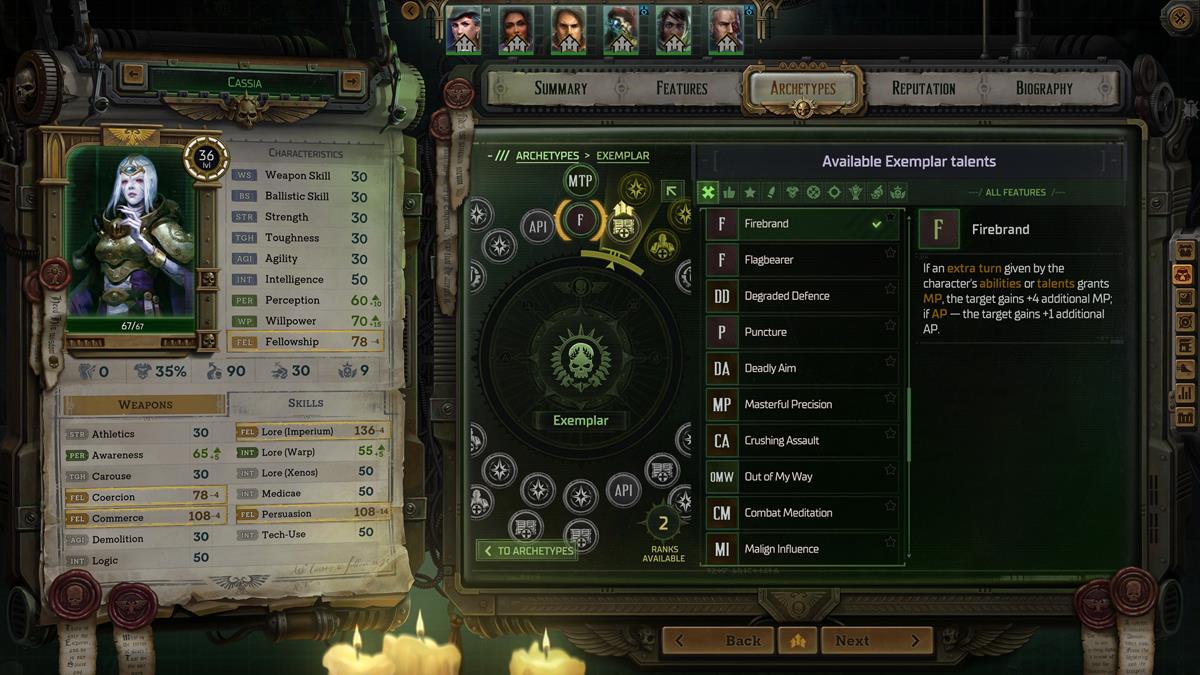The width and height of the screenshot is (1200, 675).
Task: Open the Biography tab
Action: [x=1044, y=88]
